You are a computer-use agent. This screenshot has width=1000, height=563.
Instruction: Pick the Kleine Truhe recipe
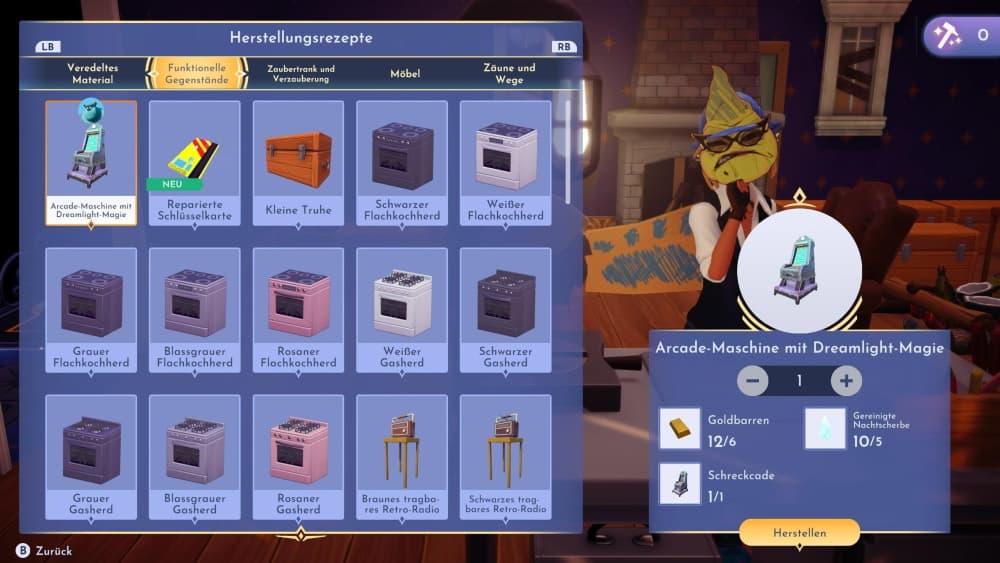click(298, 162)
